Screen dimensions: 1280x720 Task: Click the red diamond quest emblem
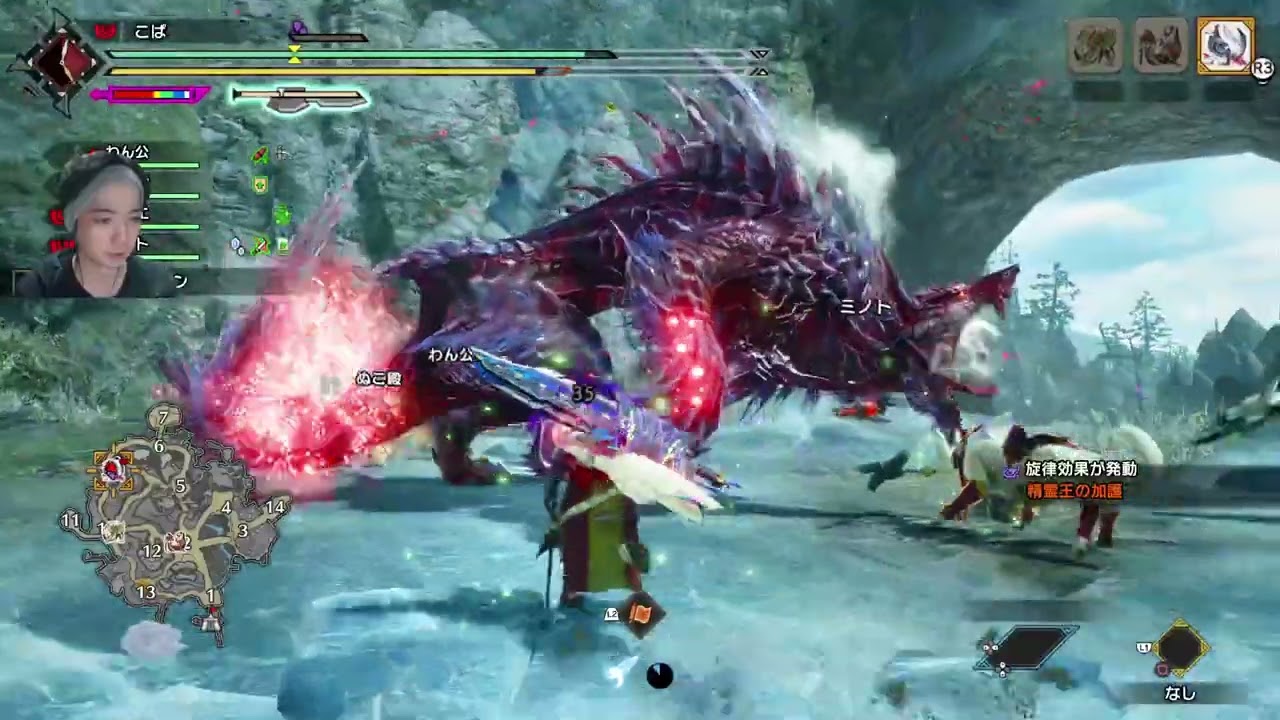click(x=55, y=62)
